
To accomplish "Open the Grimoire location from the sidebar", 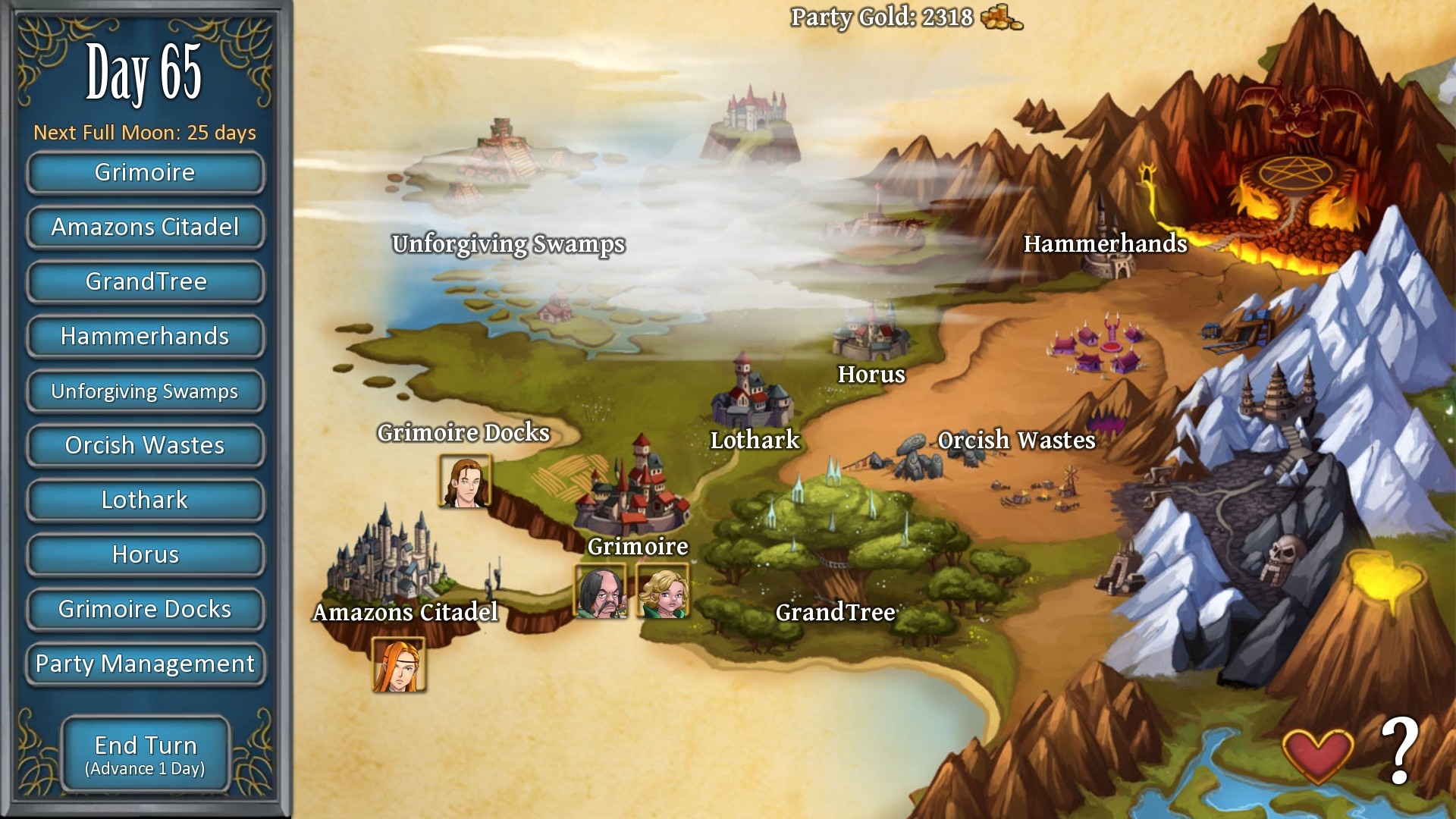I will pyautogui.click(x=145, y=173).
